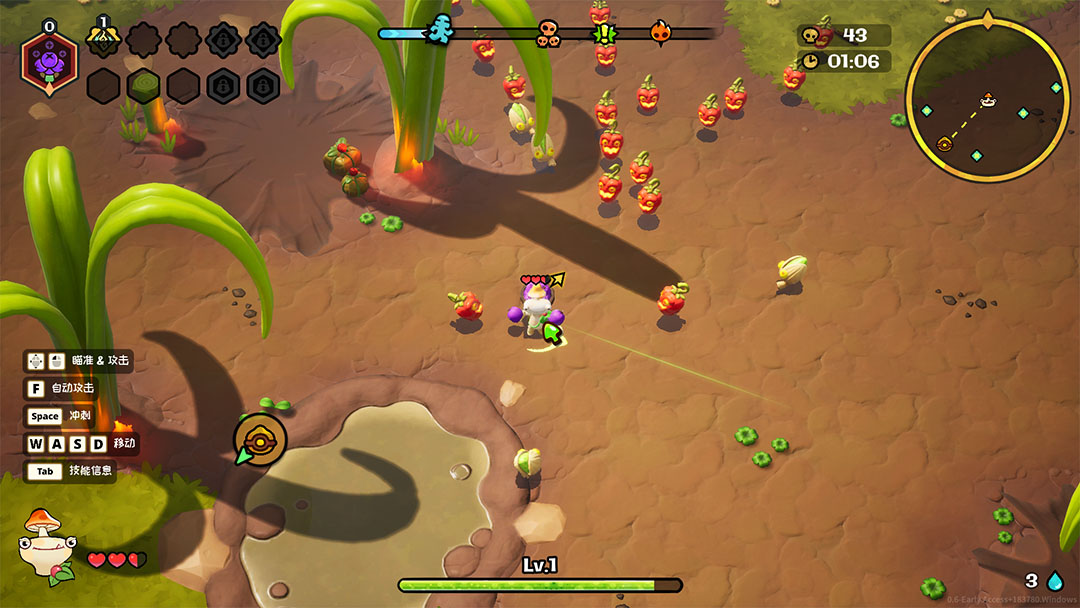Select the purple flower character emblem
The width and height of the screenshot is (1080, 608).
point(49,62)
